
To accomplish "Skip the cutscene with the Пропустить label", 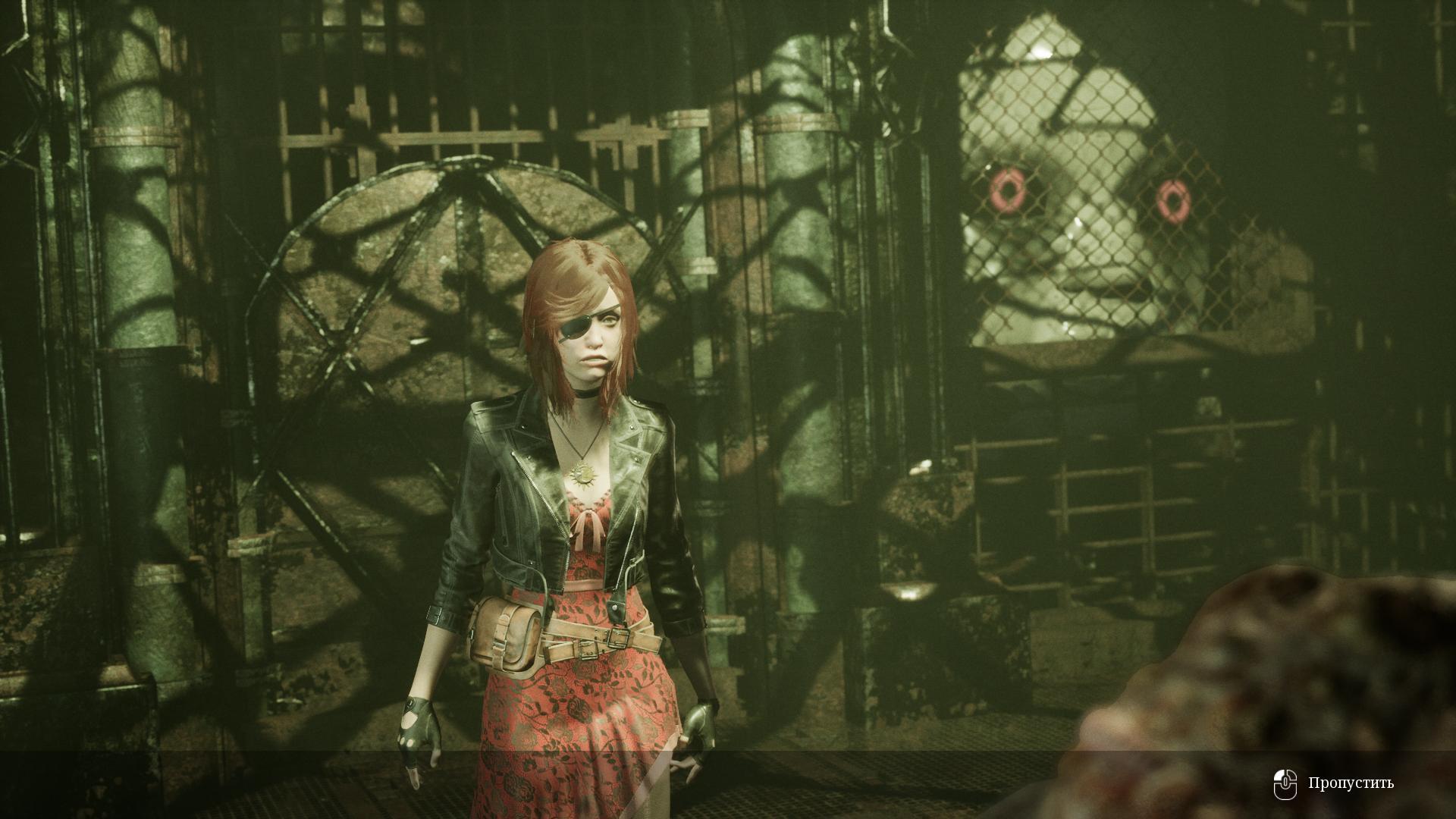I will 1350,783.
